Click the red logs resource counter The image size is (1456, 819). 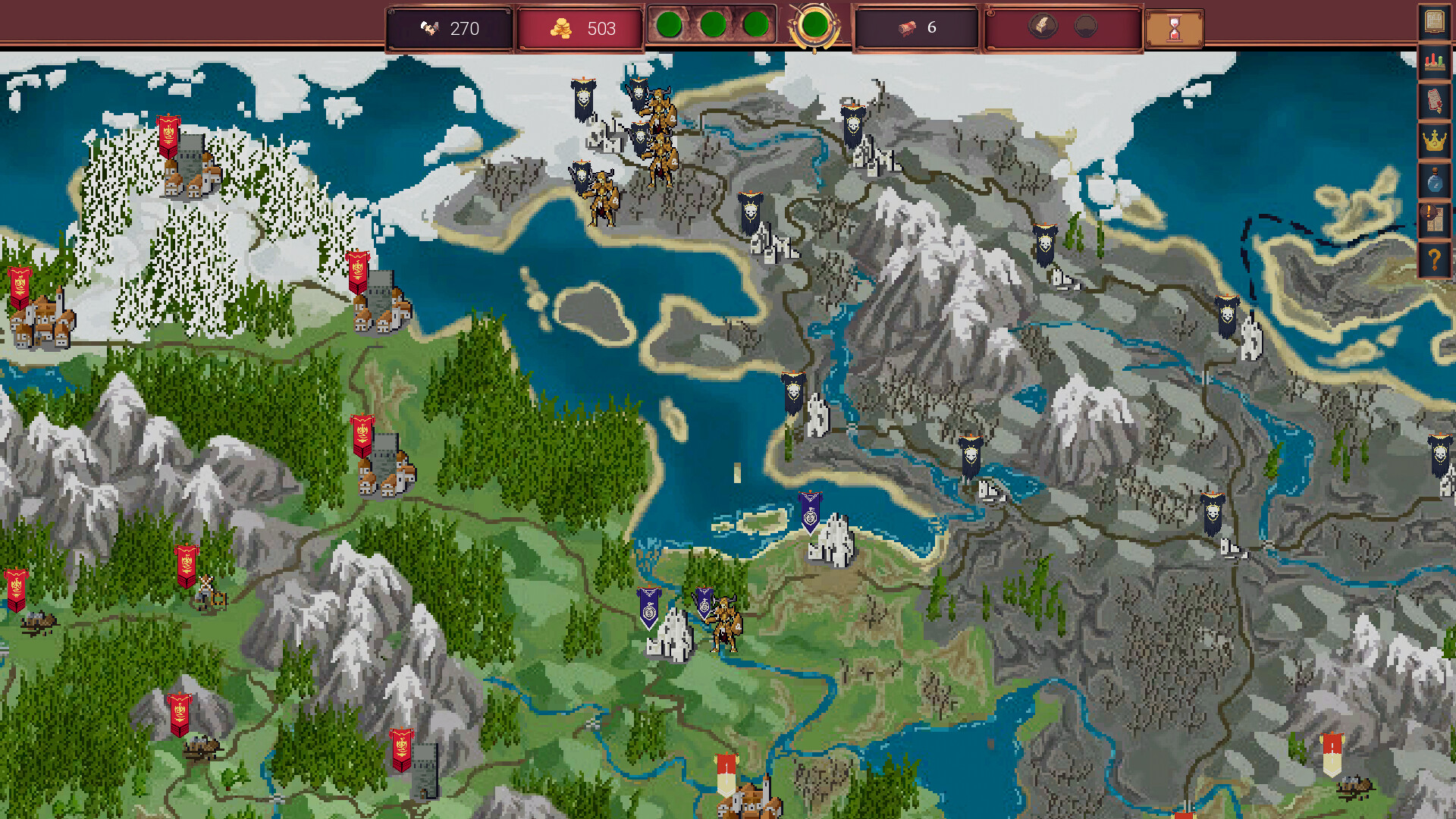pyautogui.click(x=908, y=27)
